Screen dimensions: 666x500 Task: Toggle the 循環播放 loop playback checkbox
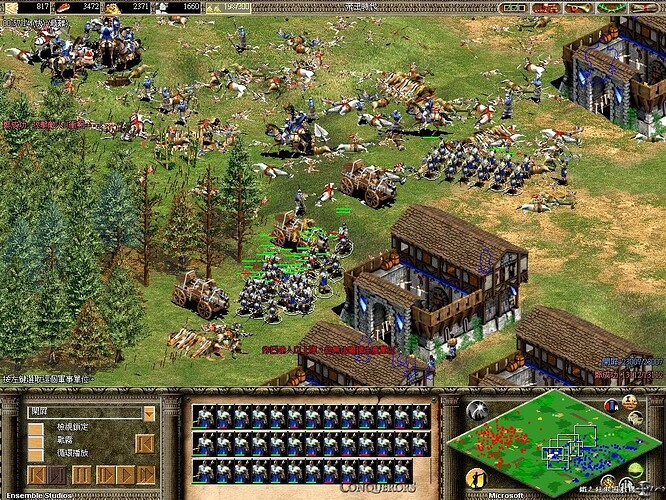(36, 454)
